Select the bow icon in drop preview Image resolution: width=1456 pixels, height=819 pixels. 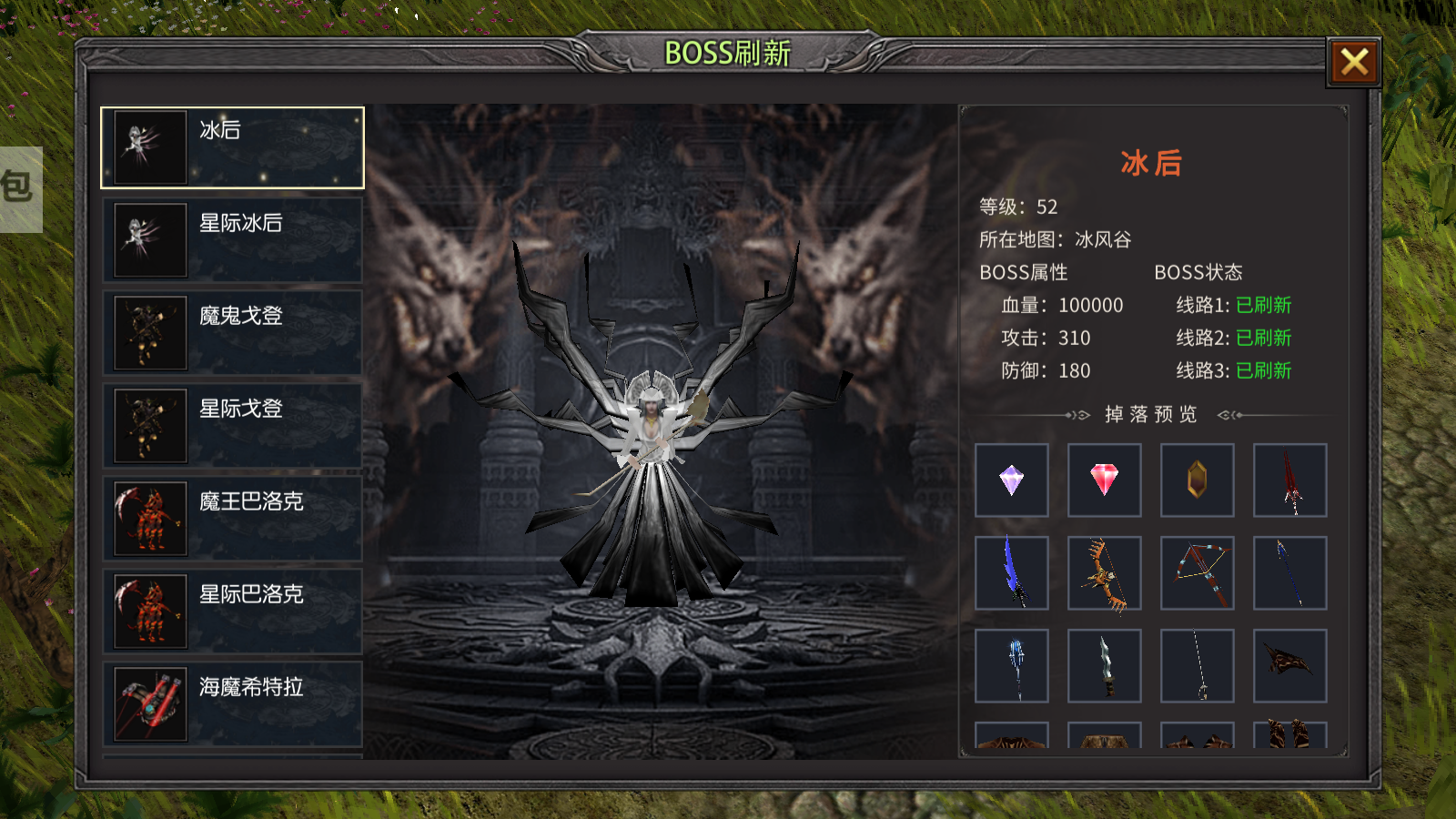(1105, 573)
